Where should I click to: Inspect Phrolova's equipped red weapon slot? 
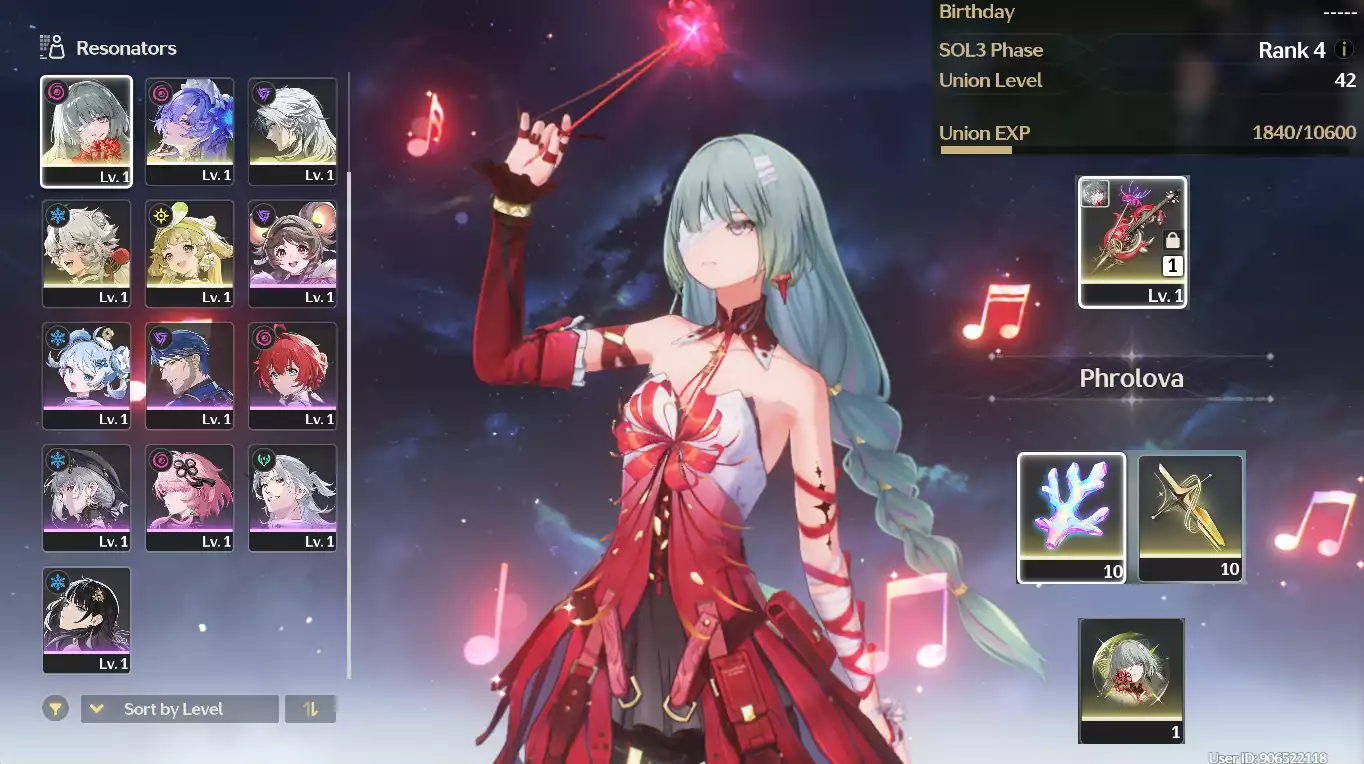[1132, 242]
